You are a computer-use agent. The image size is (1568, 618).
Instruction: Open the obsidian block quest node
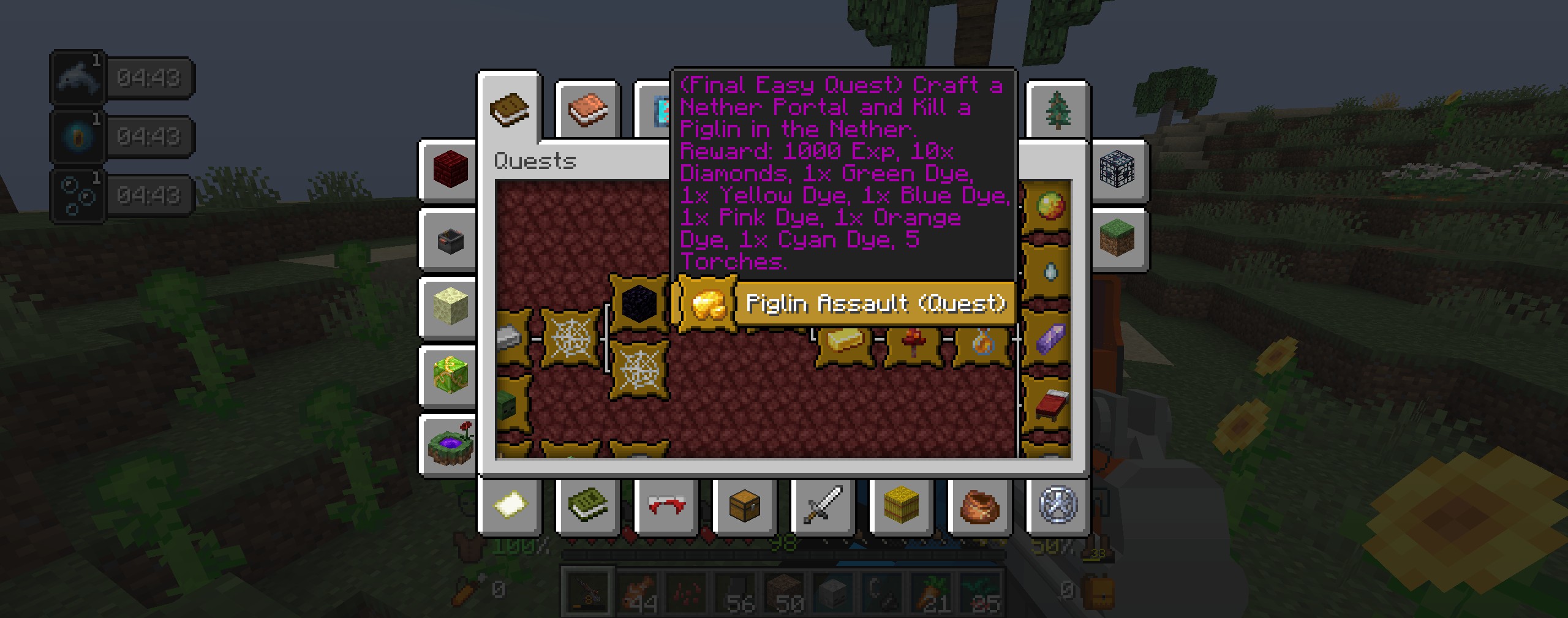[639, 302]
